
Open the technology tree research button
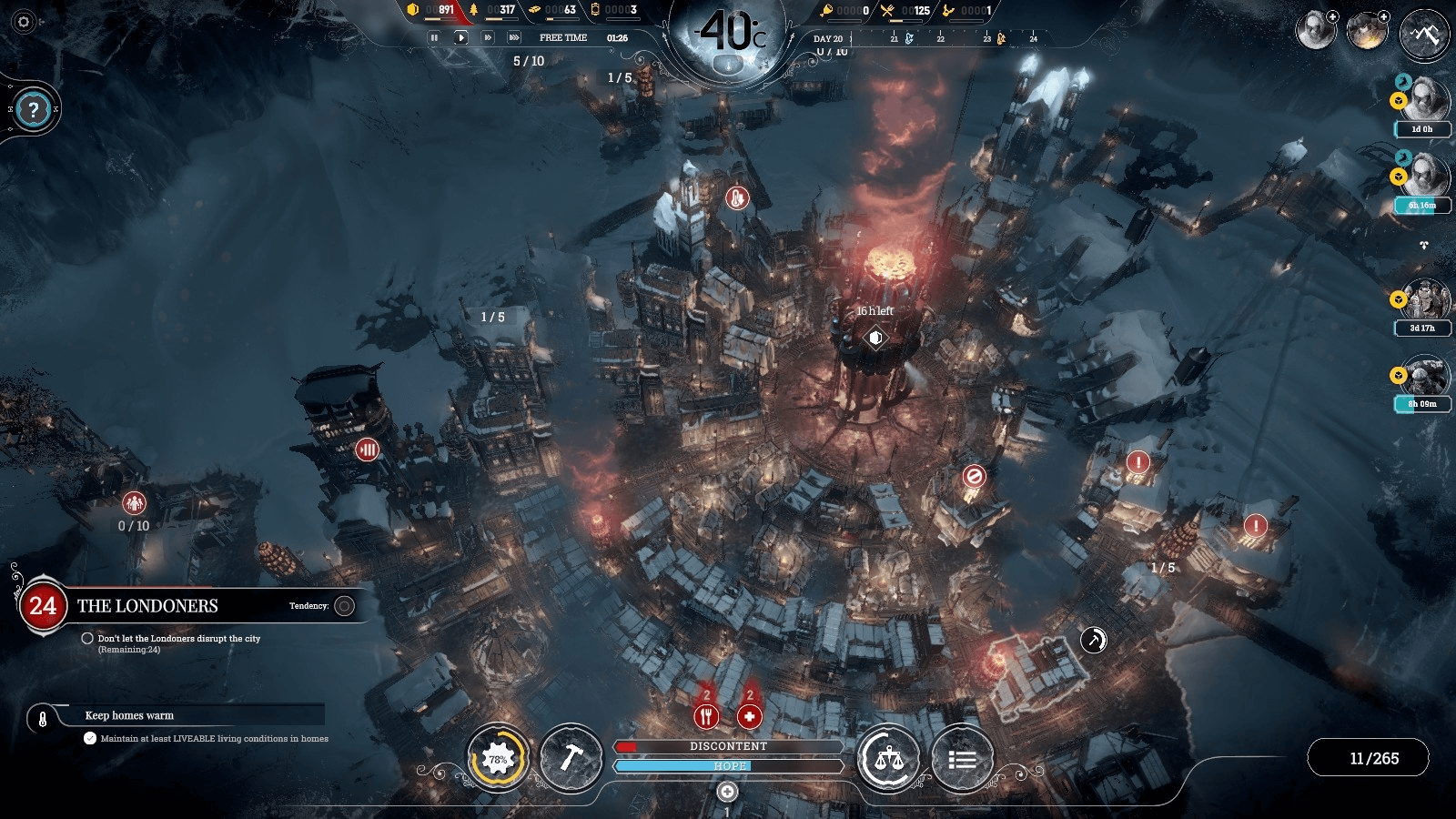click(x=498, y=758)
